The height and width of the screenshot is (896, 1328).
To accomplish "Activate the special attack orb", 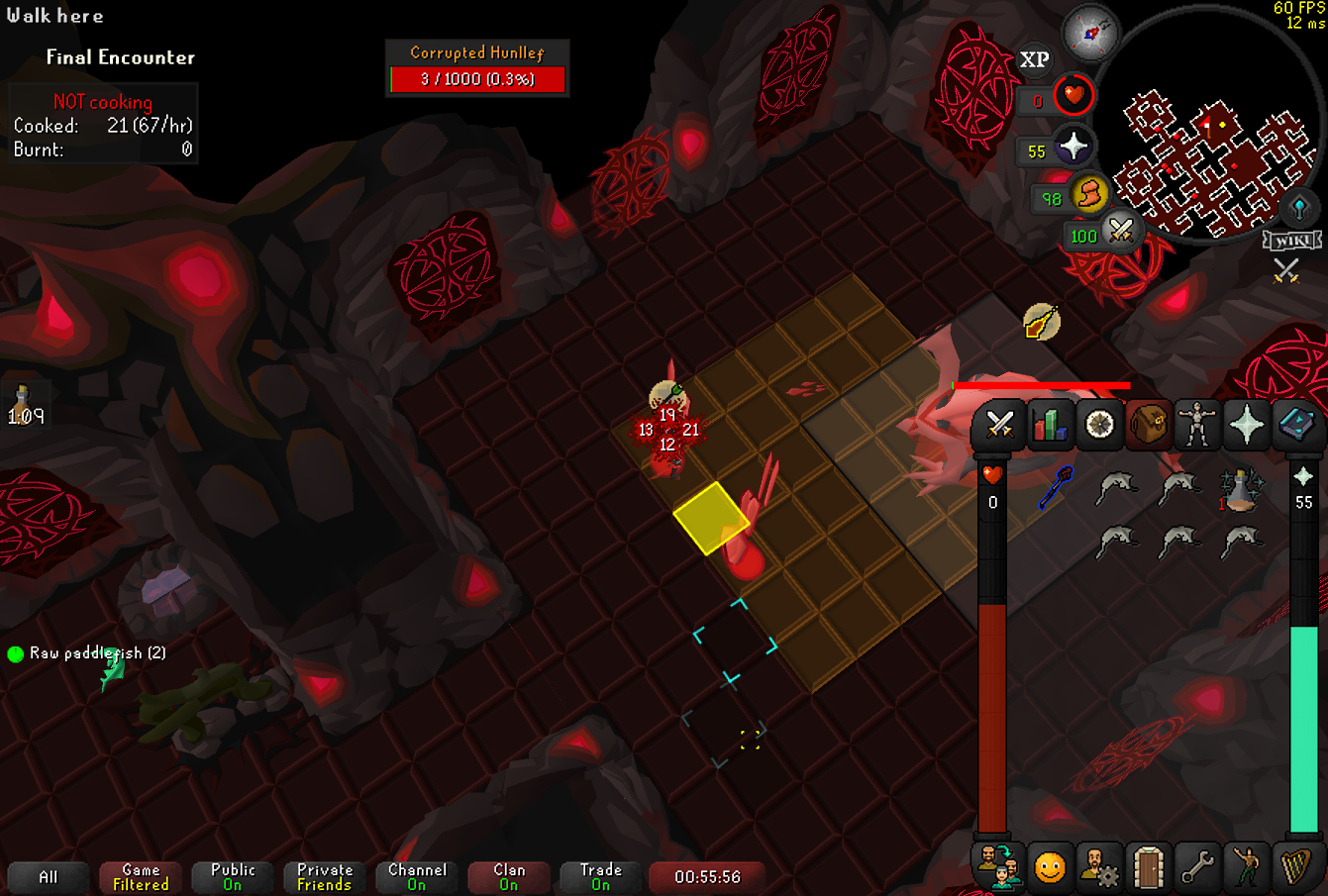I will point(1120,231).
